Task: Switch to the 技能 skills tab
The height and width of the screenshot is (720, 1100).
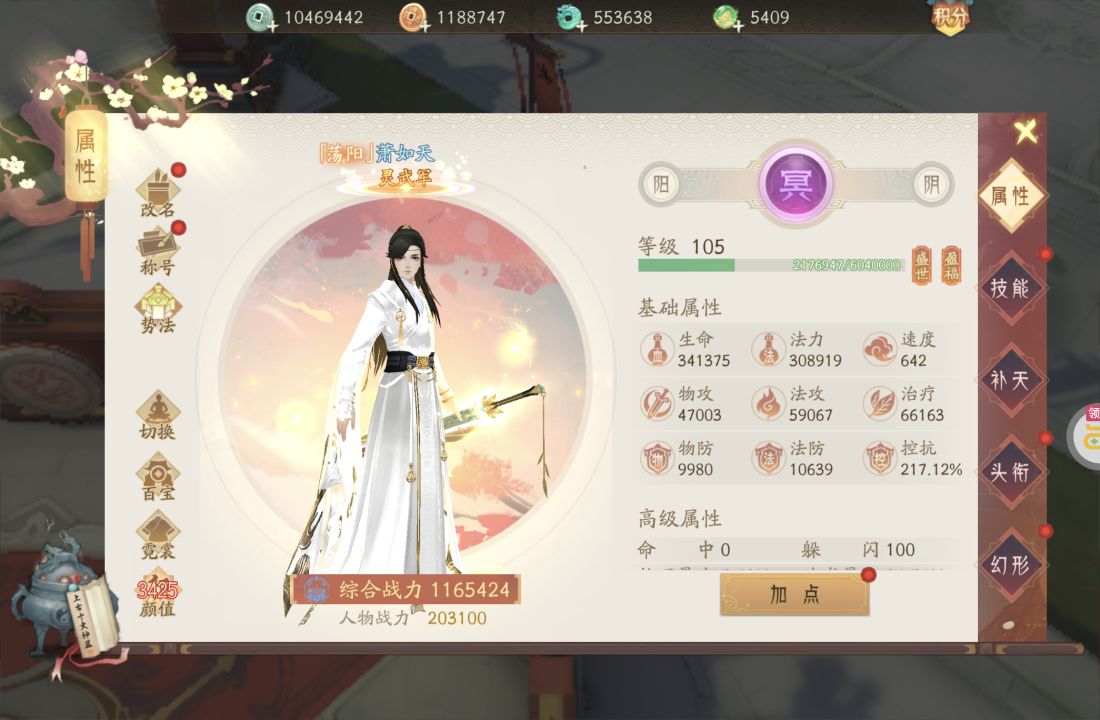Action: tap(1010, 288)
